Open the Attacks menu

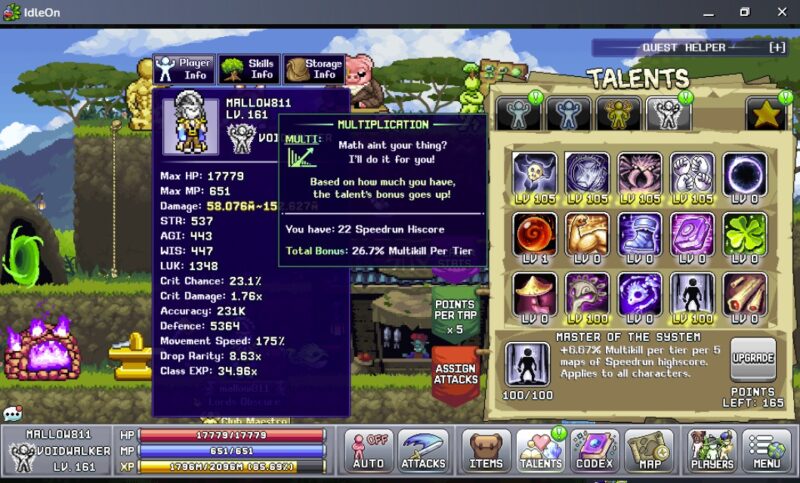click(x=423, y=451)
